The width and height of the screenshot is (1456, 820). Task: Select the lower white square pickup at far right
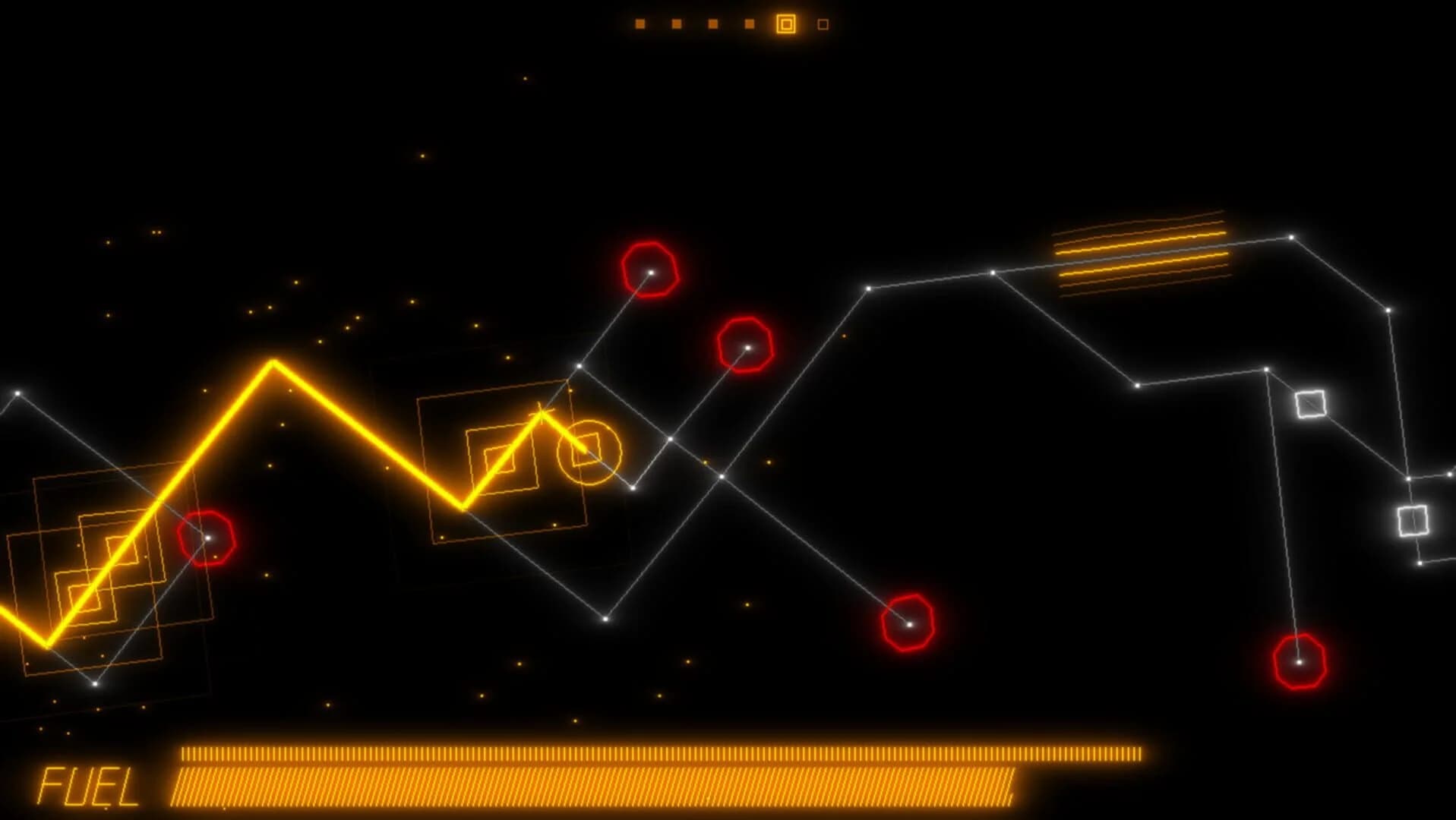pos(1414,521)
